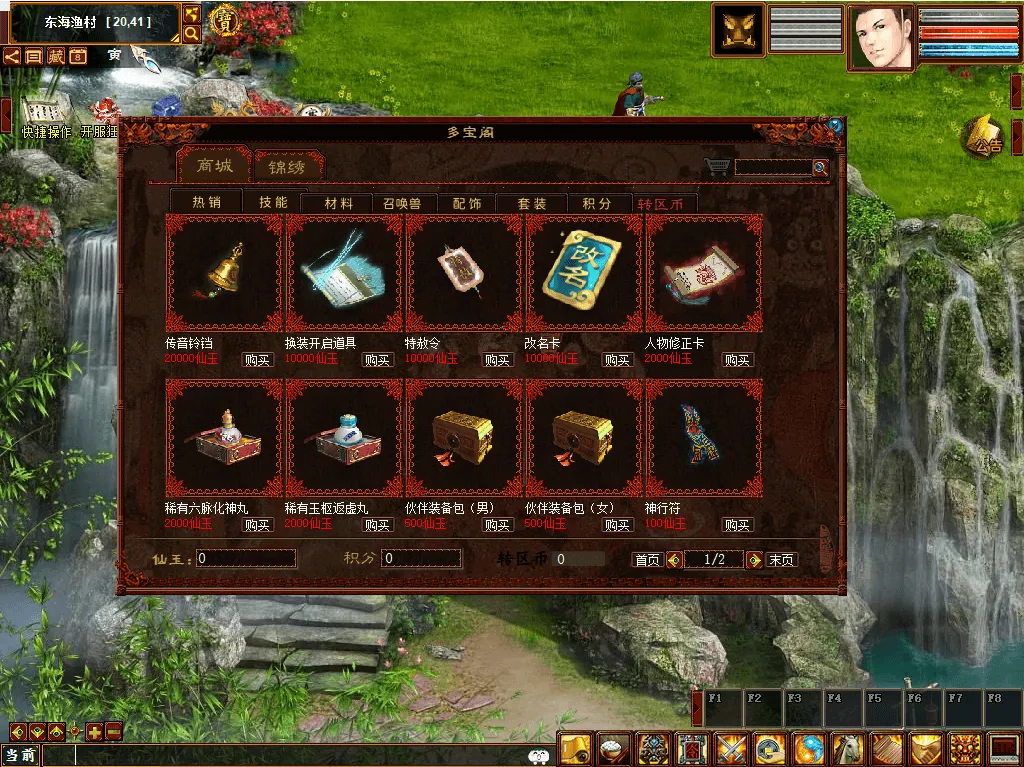Buy the 传音铃铛 bell item
The image size is (1024, 767).
(257, 360)
